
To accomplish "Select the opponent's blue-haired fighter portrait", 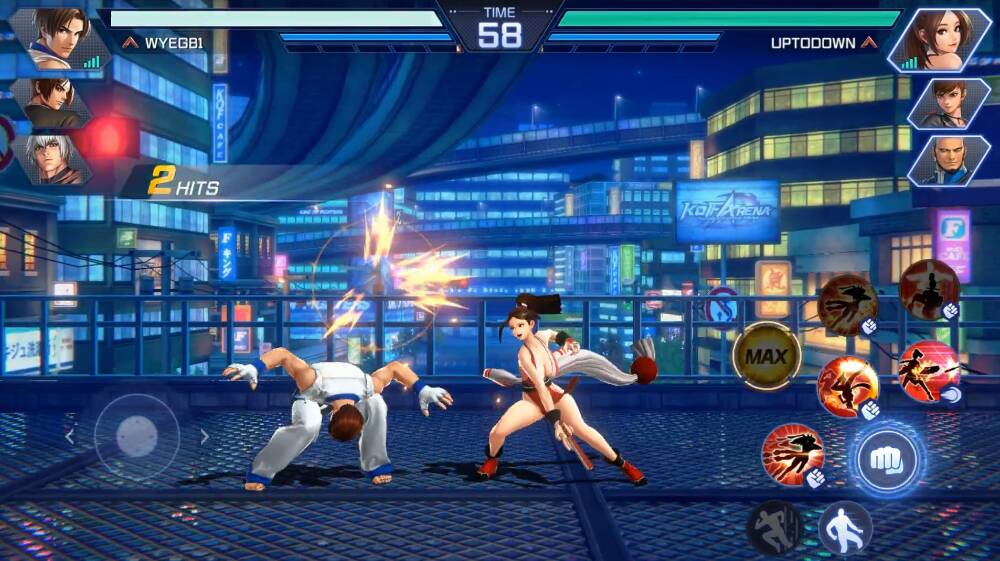I will (x=946, y=160).
